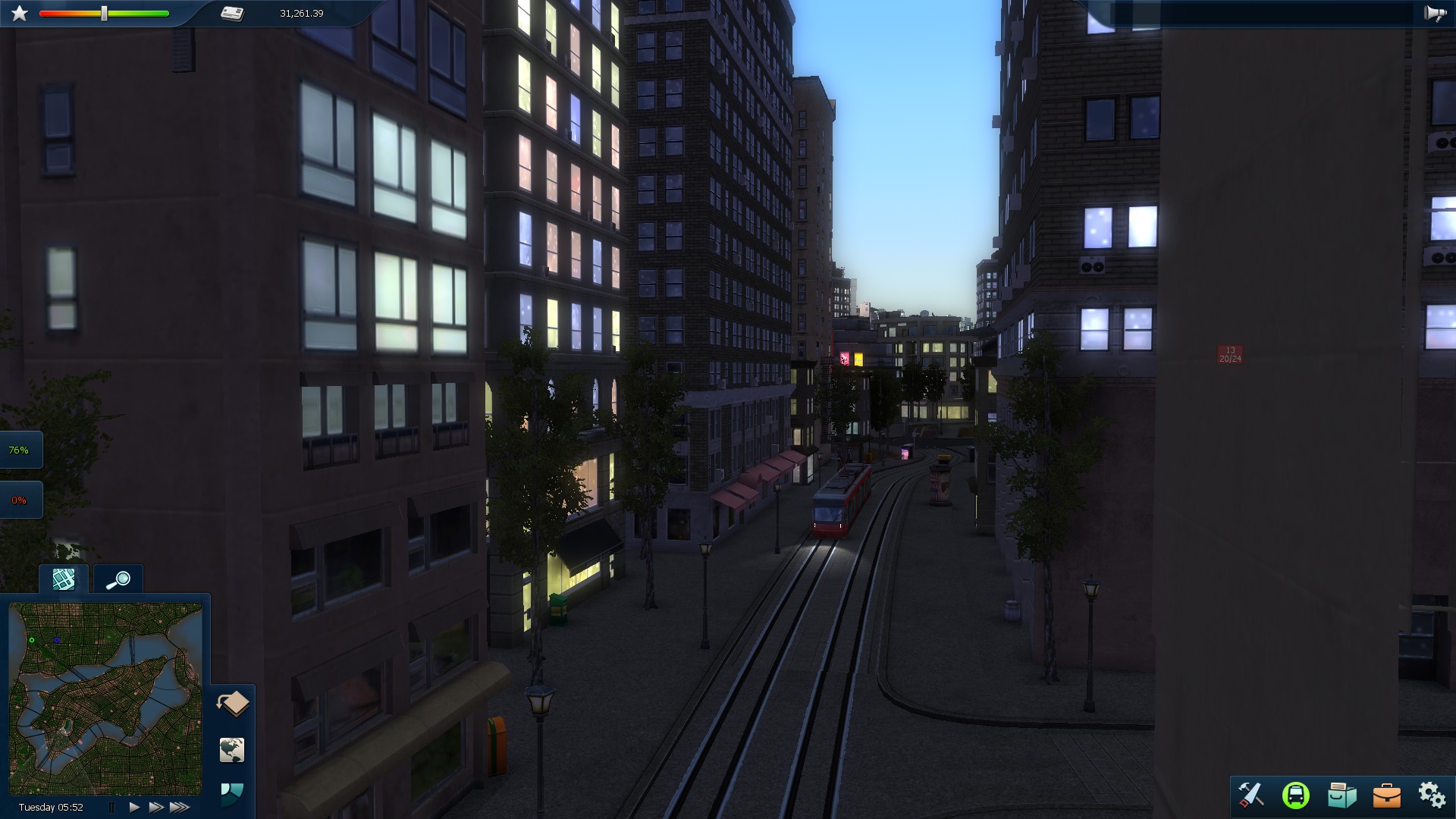Toggle the zones overlay pie icon
The height and width of the screenshot is (819, 1456).
(x=232, y=795)
